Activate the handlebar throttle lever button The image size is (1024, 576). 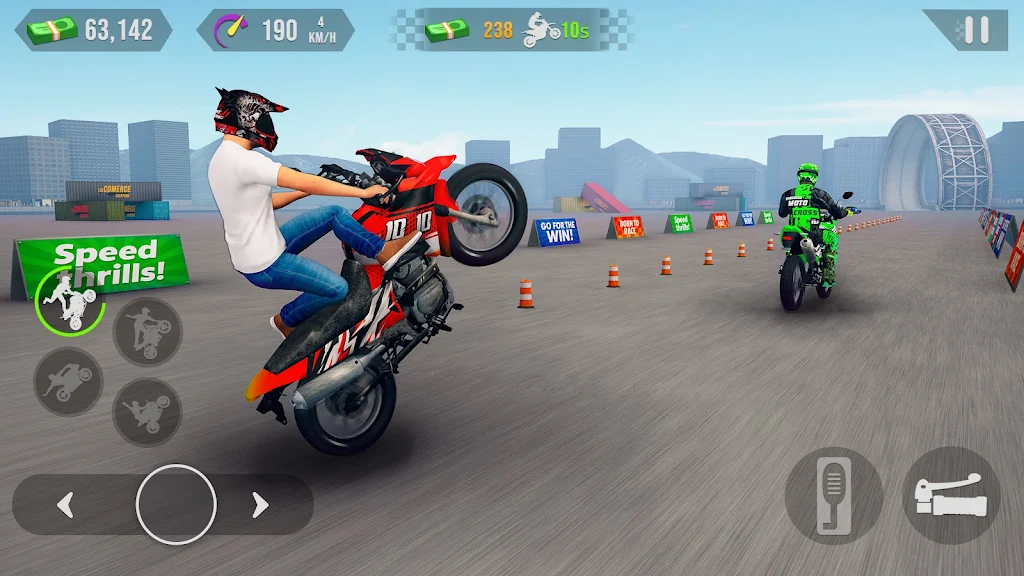coord(952,495)
